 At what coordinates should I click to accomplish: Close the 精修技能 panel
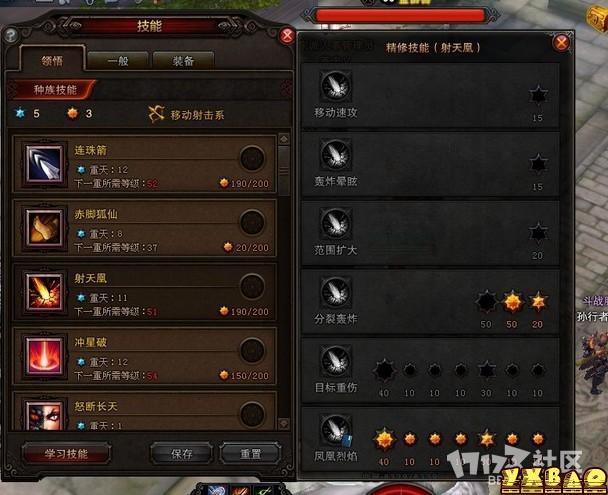point(561,43)
